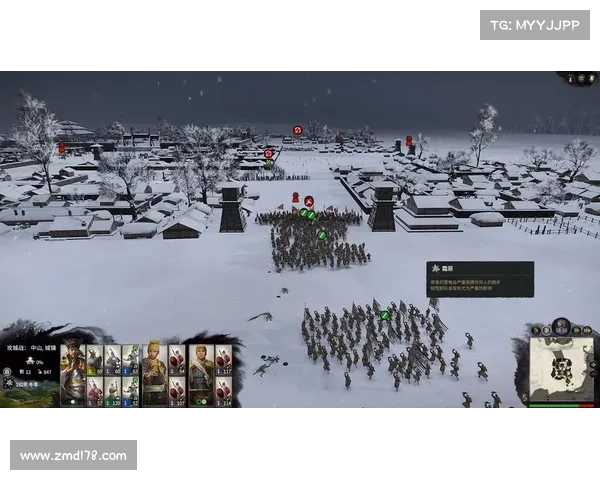Screen dimensions: 600x480
Task: Select the third general portrait with headband
Action: pyautogui.click(x=200, y=373)
